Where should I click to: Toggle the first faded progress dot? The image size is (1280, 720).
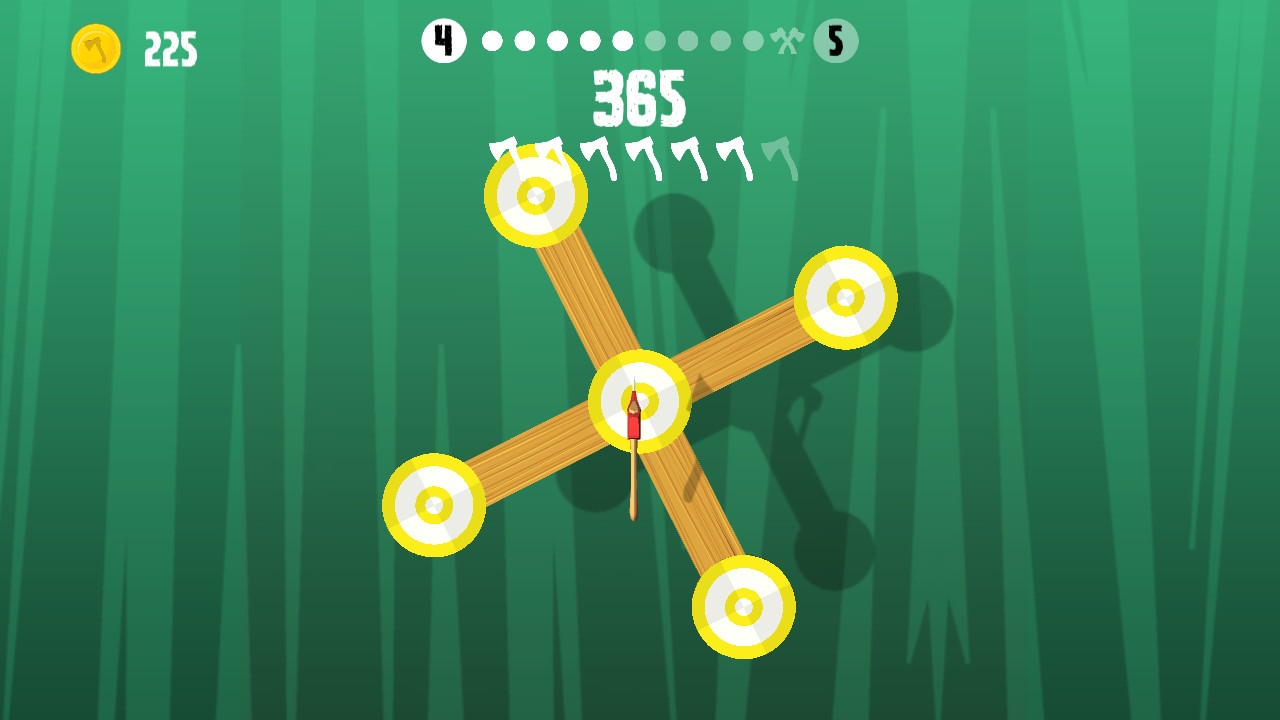pos(655,40)
